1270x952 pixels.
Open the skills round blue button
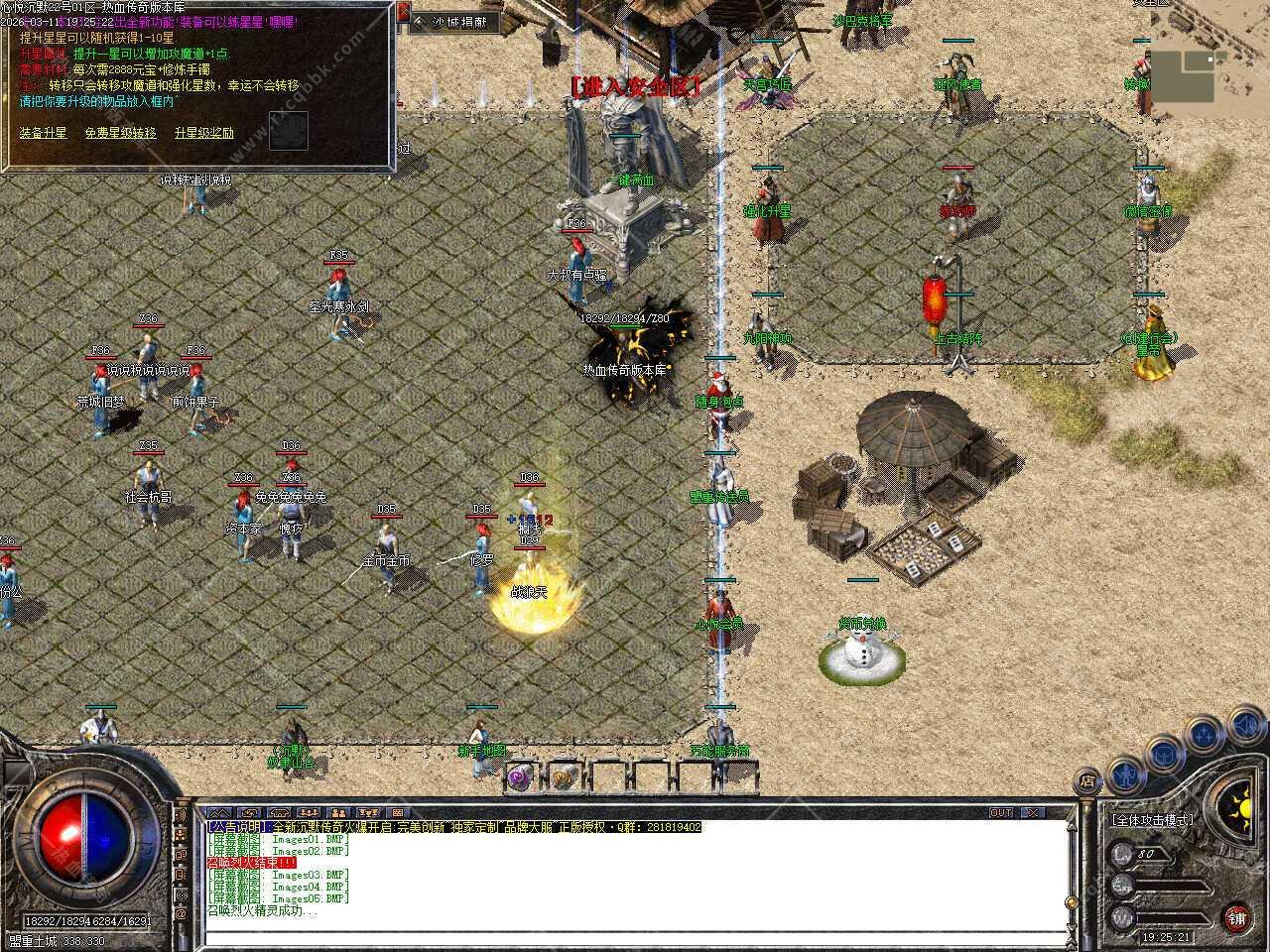pos(1204,735)
